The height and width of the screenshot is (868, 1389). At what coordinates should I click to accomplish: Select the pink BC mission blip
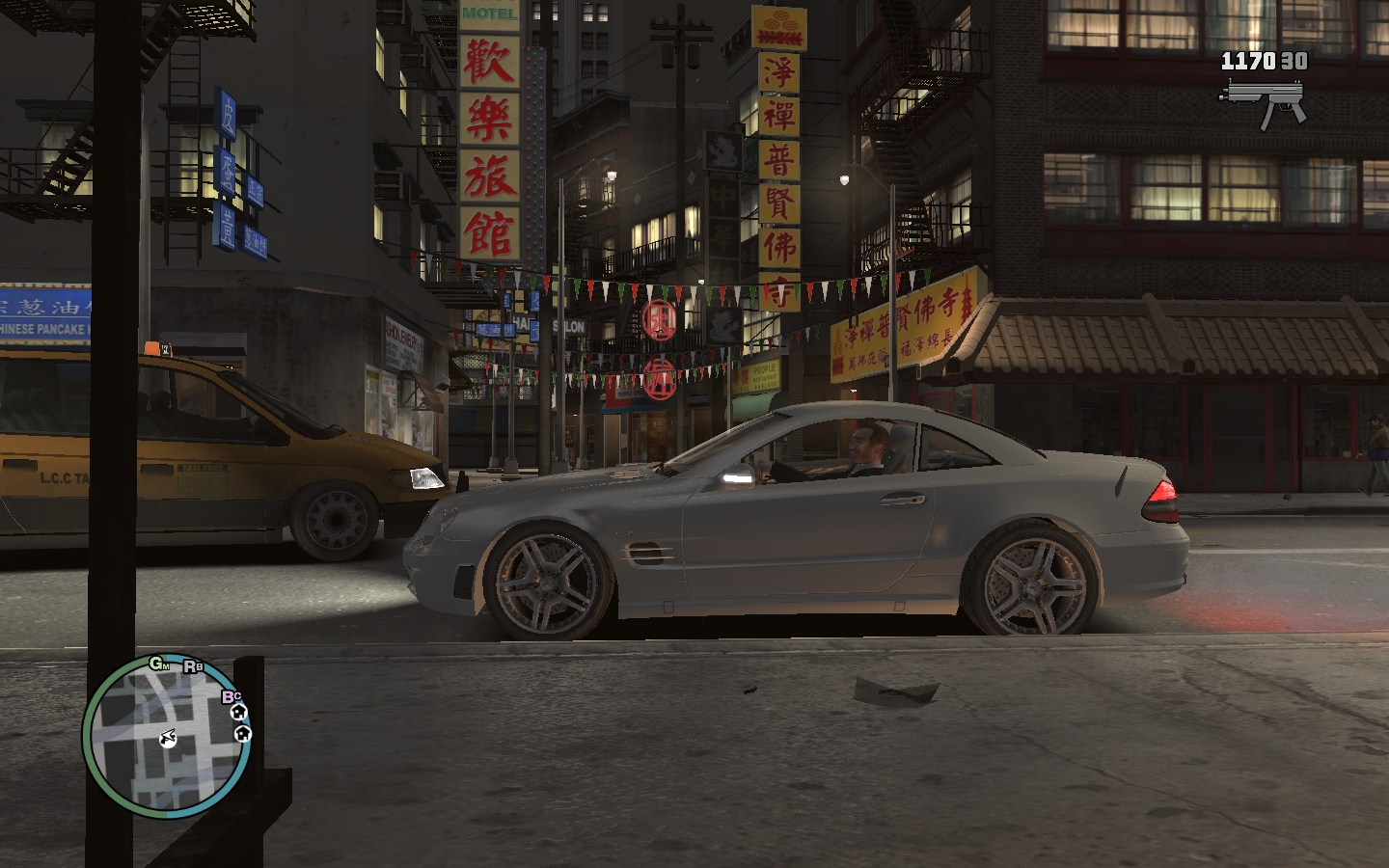point(231,696)
